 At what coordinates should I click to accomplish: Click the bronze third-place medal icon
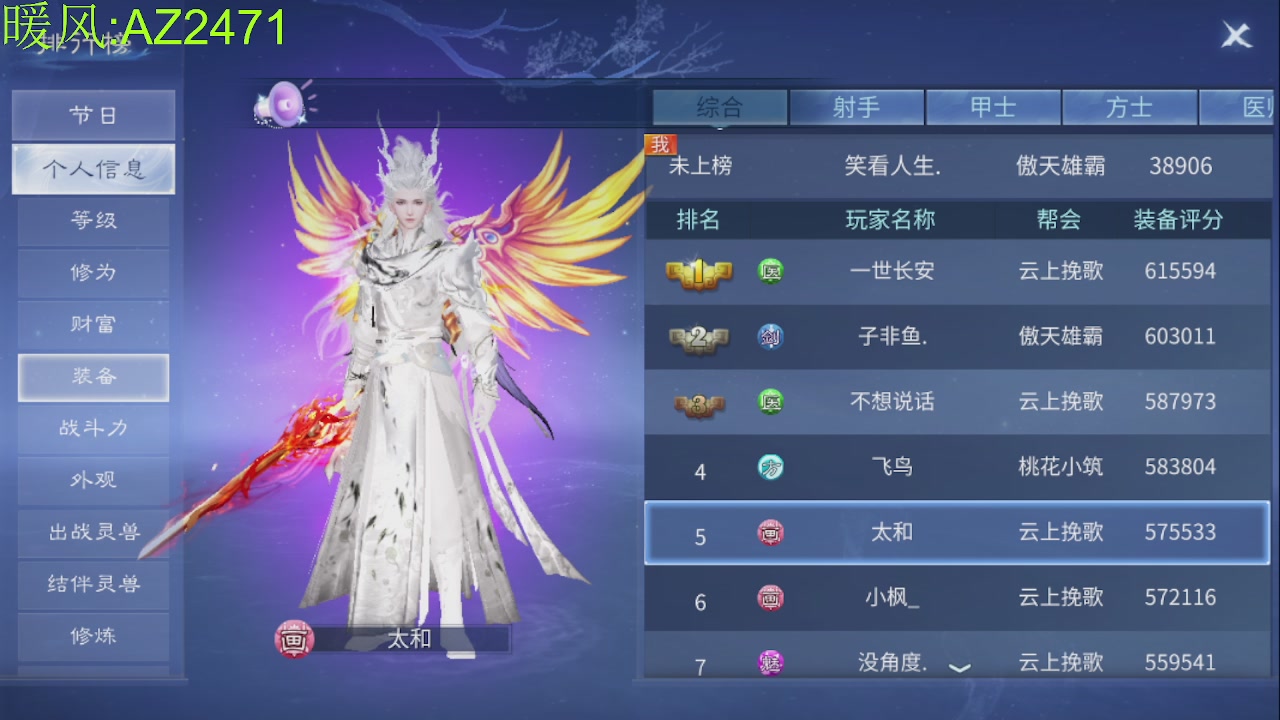[700, 402]
